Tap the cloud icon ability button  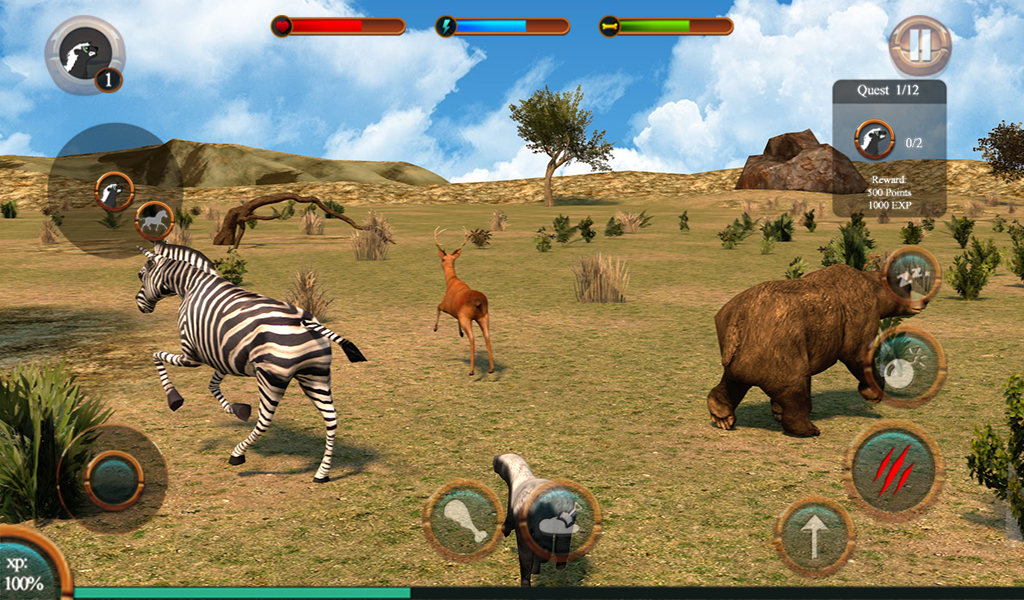560,521
